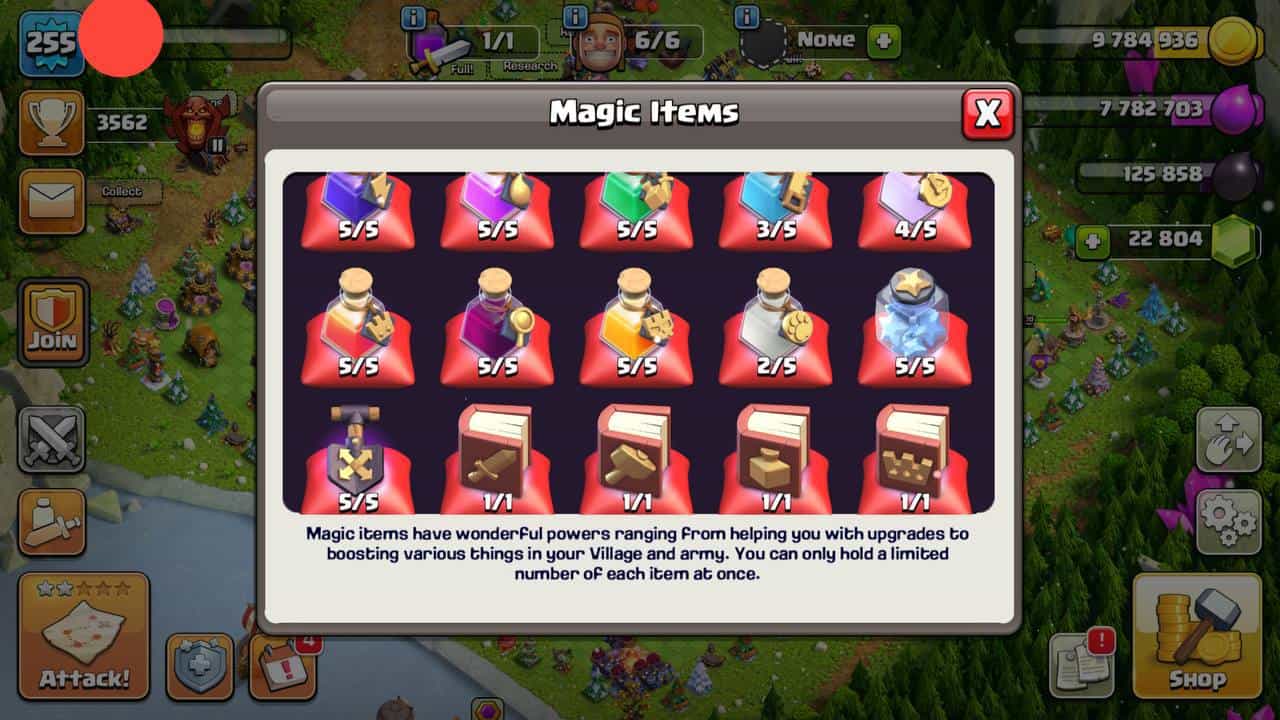
Task: Pick the Book of Heroes with crown
Action: click(914, 455)
